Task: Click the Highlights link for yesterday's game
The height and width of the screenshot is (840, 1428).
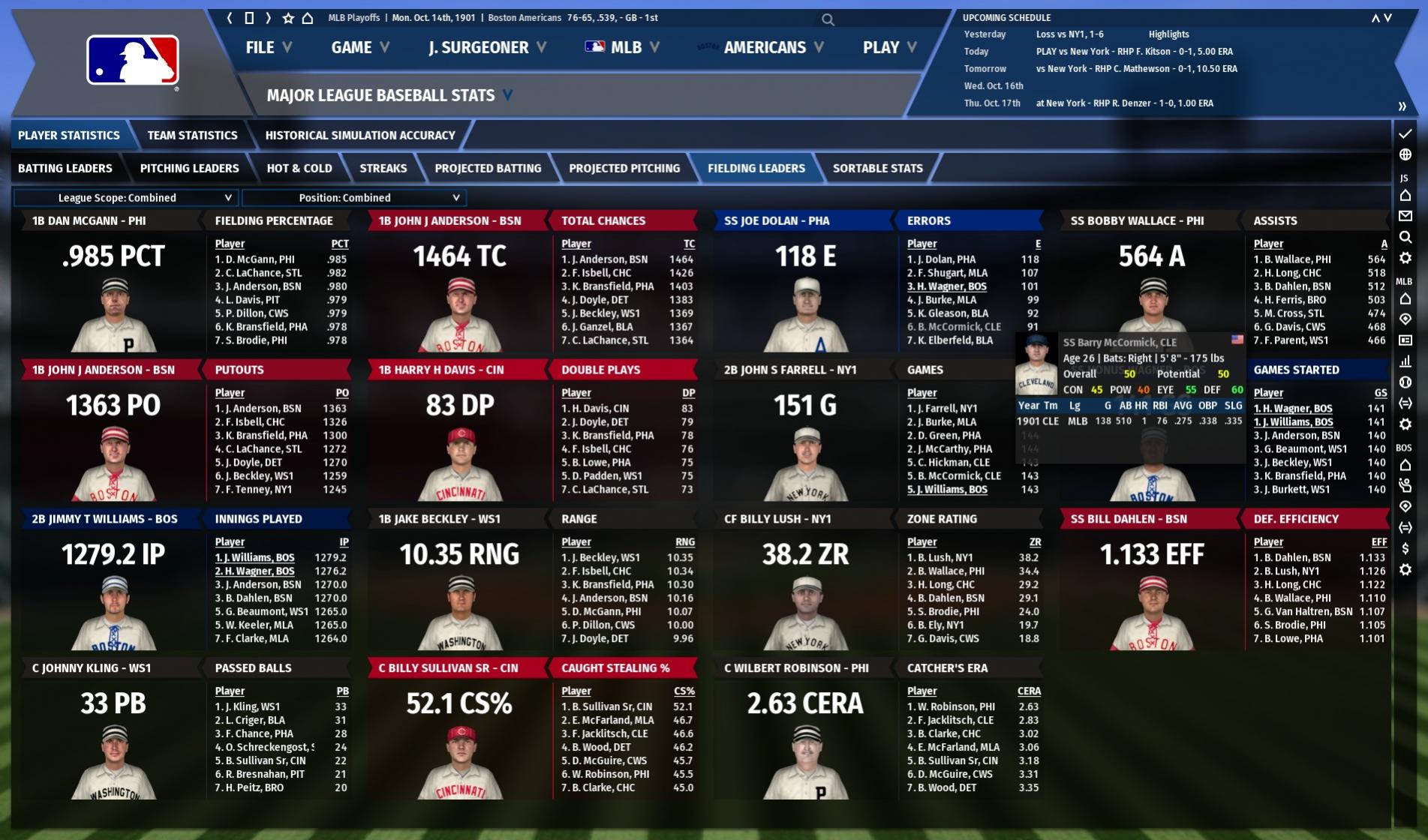Action: click(x=1168, y=34)
